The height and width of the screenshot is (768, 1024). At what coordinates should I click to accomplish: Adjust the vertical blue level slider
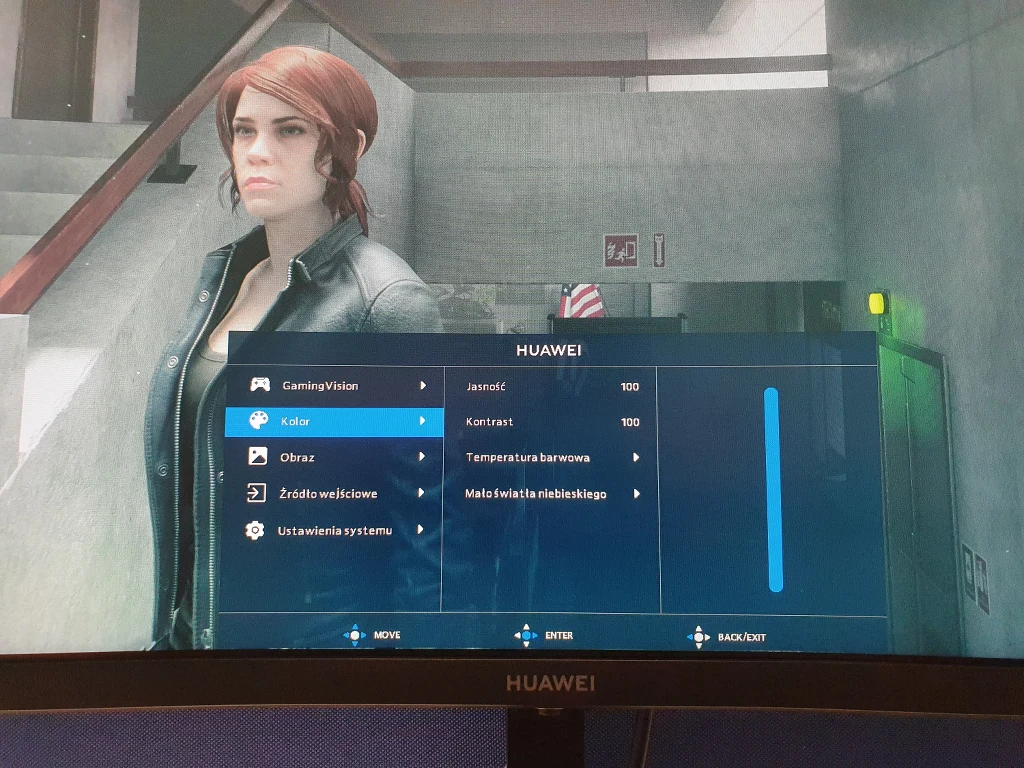coord(772,489)
